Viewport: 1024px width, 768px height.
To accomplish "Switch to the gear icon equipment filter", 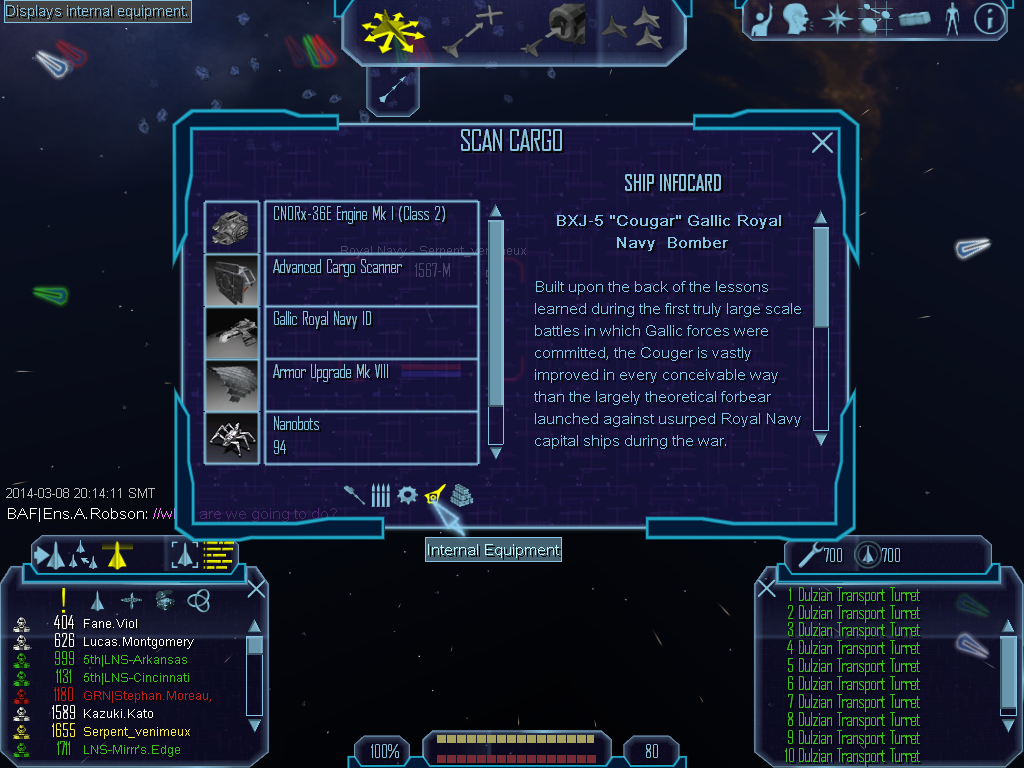I will pos(407,495).
